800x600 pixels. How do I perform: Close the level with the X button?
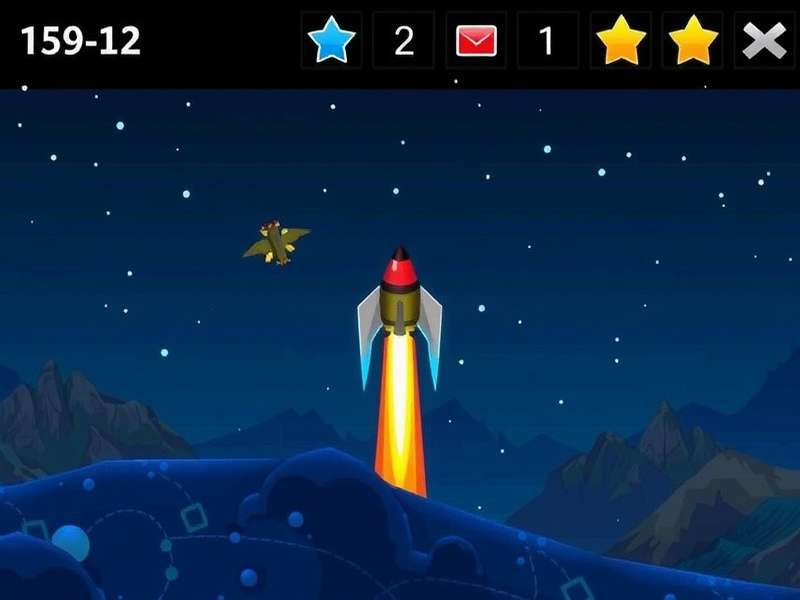pyautogui.click(x=764, y=41)
